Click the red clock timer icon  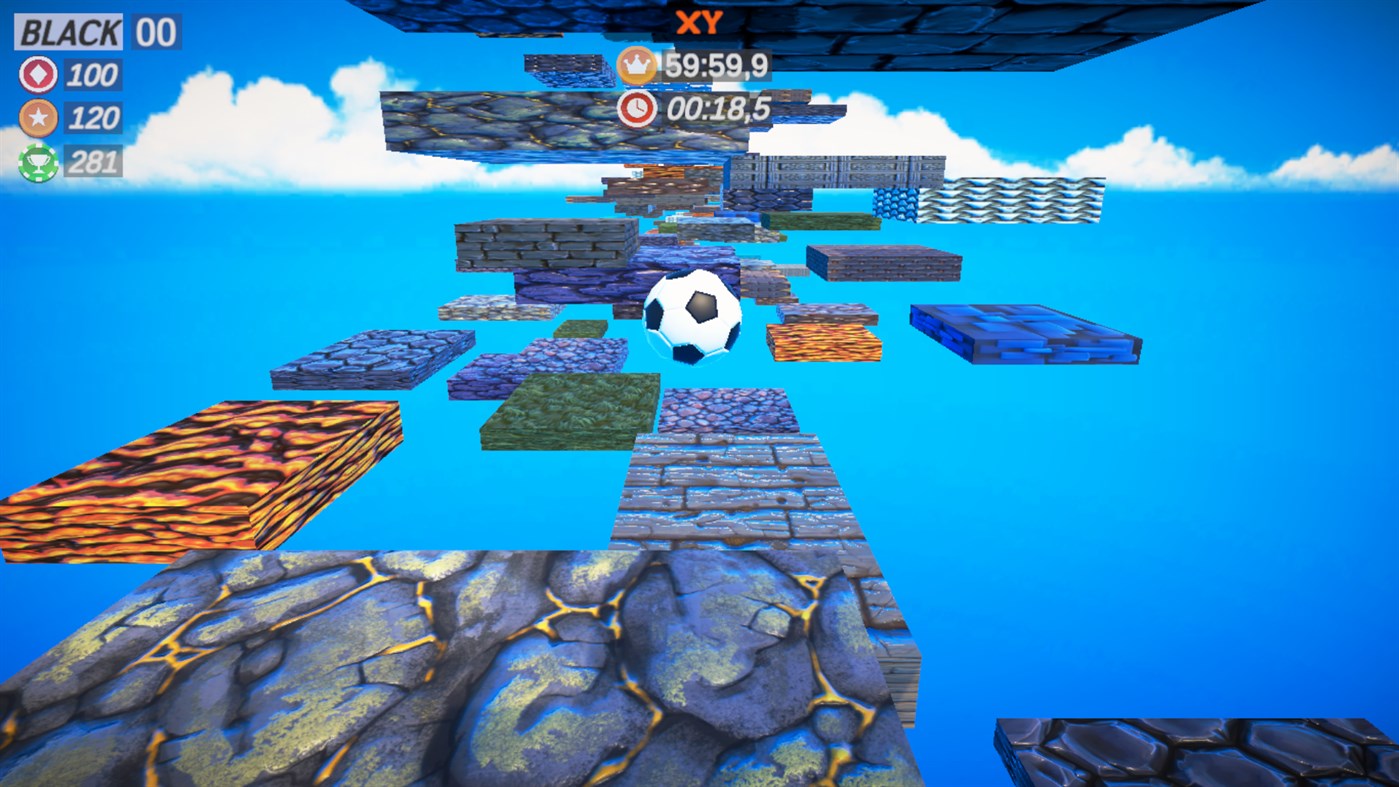point(636,110)
